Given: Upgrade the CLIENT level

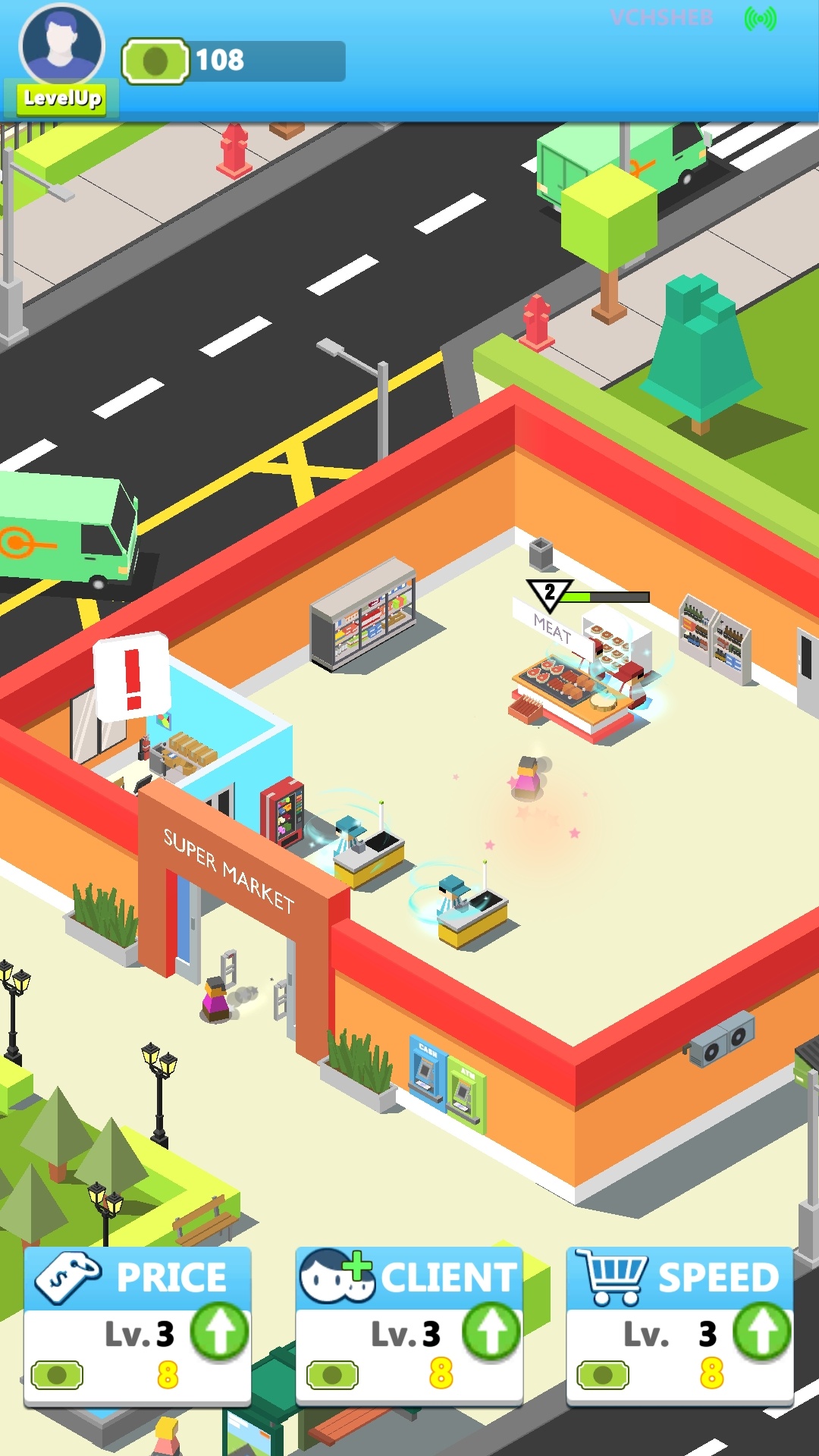Looking at the screenshot, I should click(x=491, y=1331).
